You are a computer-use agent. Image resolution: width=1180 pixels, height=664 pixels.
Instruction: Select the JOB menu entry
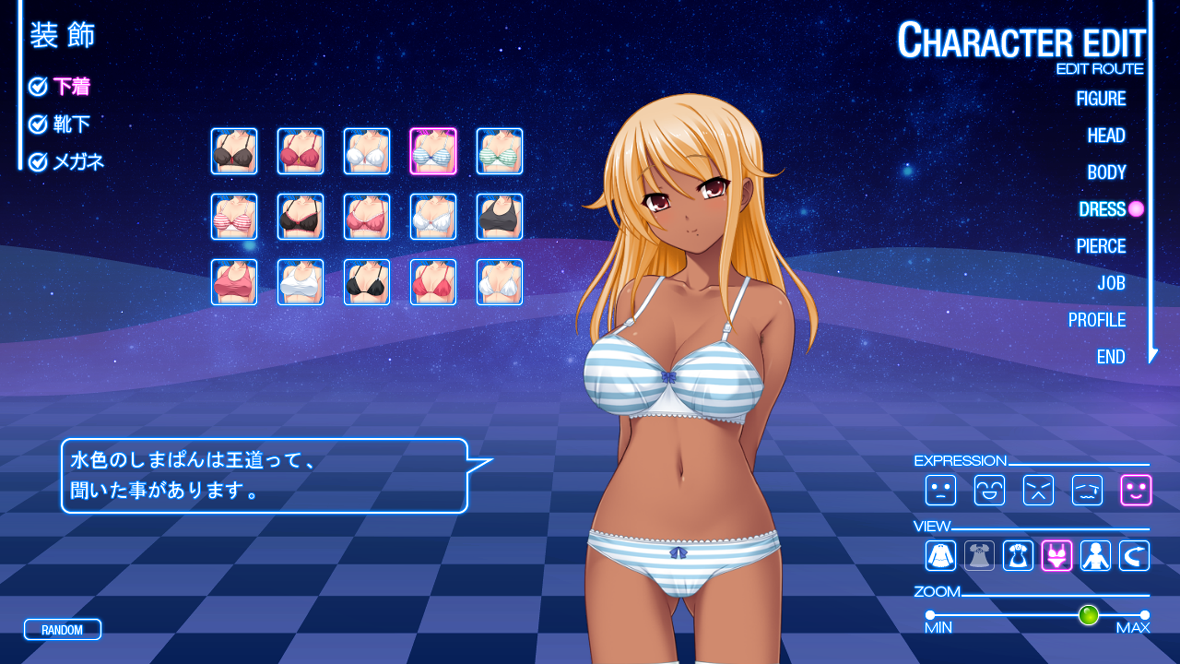tap(1111, 283)
